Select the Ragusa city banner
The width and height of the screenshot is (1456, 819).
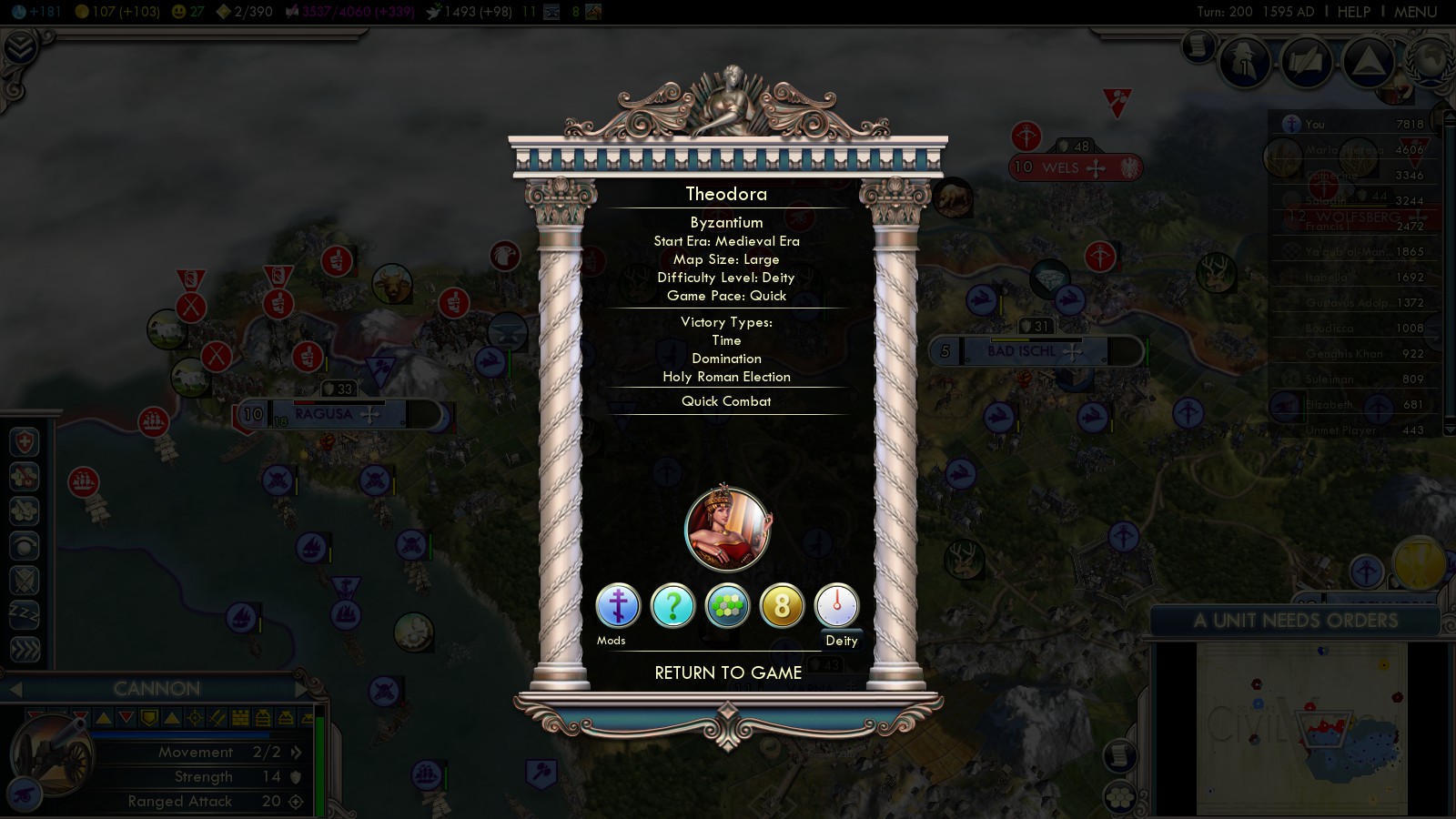324,414
